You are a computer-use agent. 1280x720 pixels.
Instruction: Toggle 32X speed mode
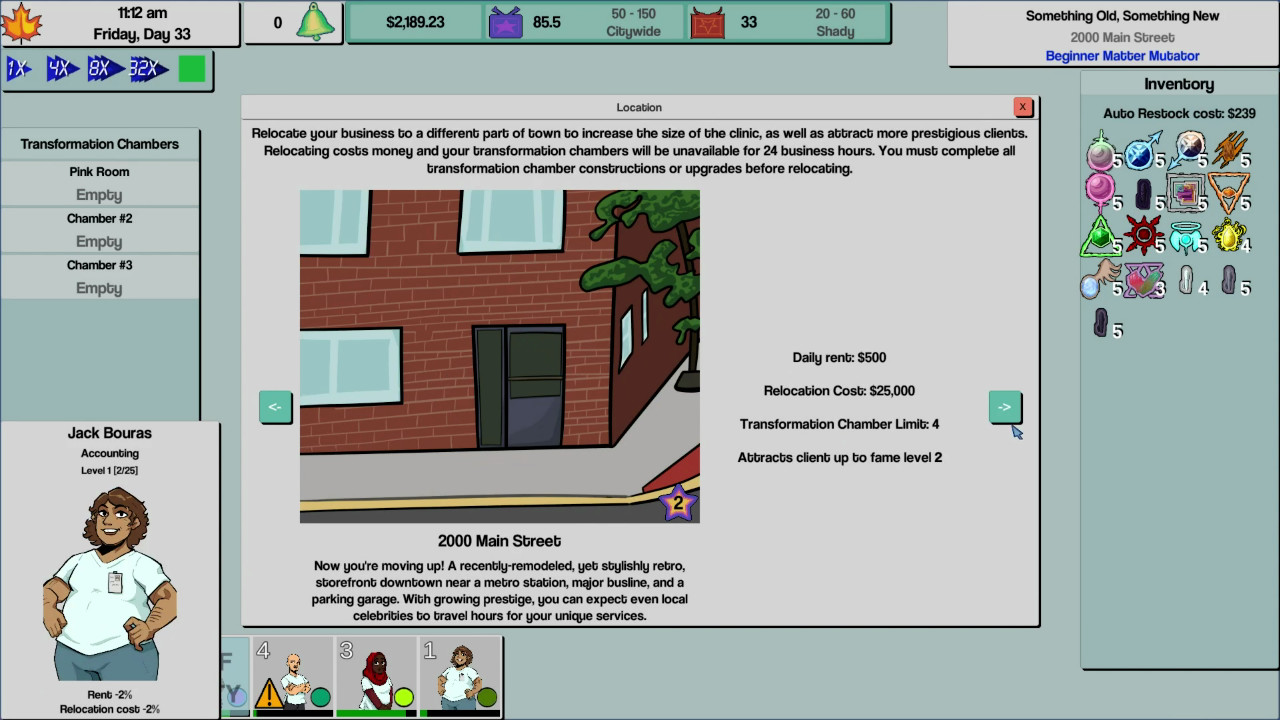click(148, 69)
